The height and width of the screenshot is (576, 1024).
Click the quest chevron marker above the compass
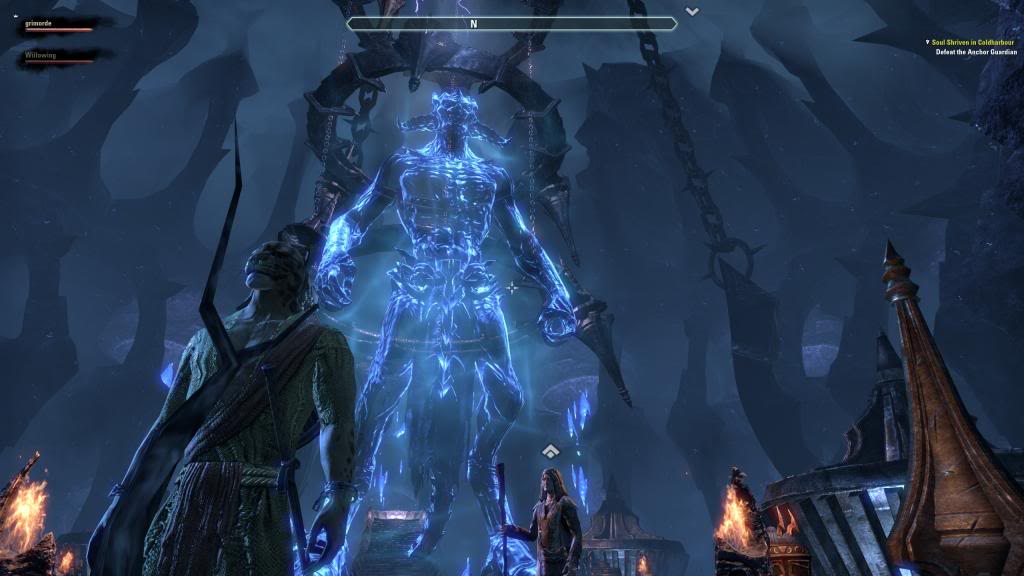692,11
